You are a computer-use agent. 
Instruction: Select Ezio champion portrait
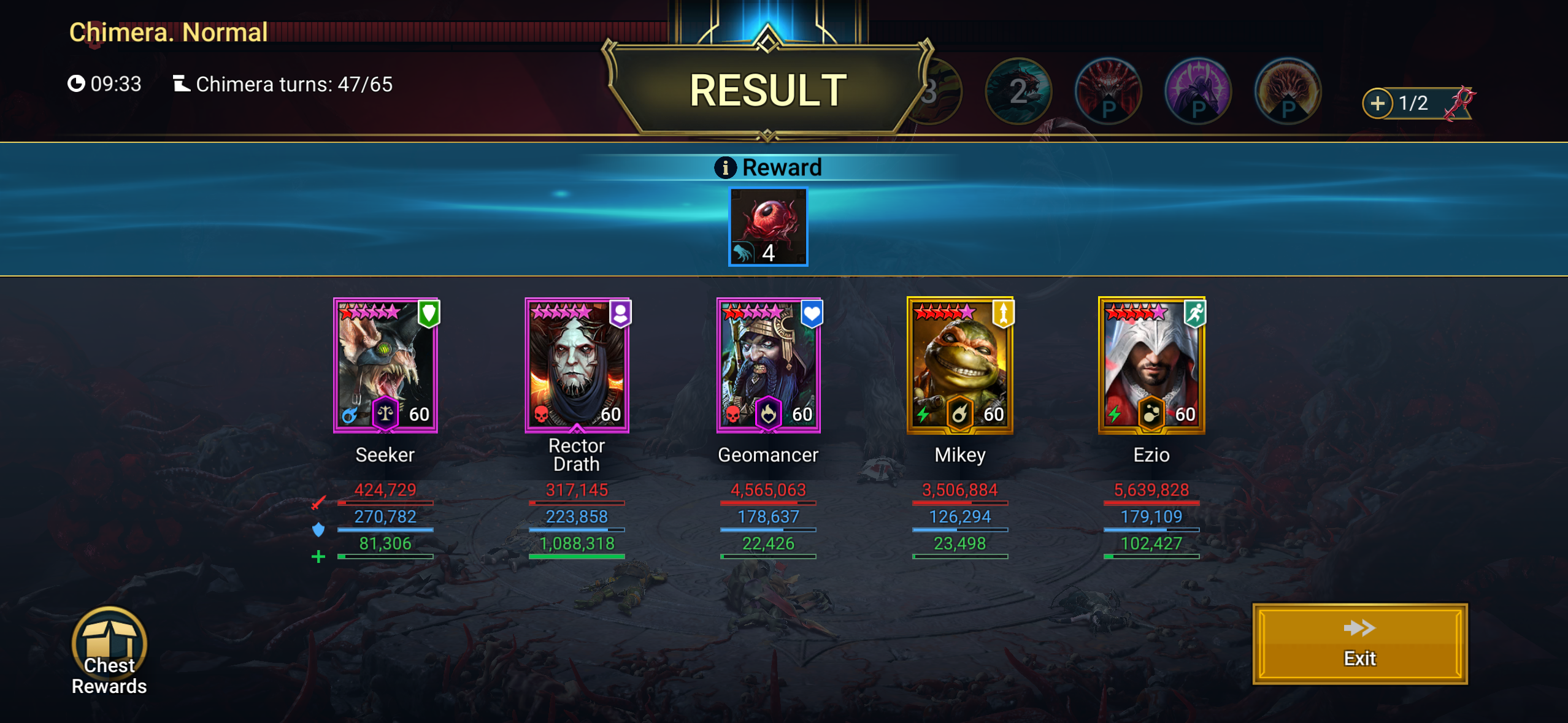pos(1151,365)
